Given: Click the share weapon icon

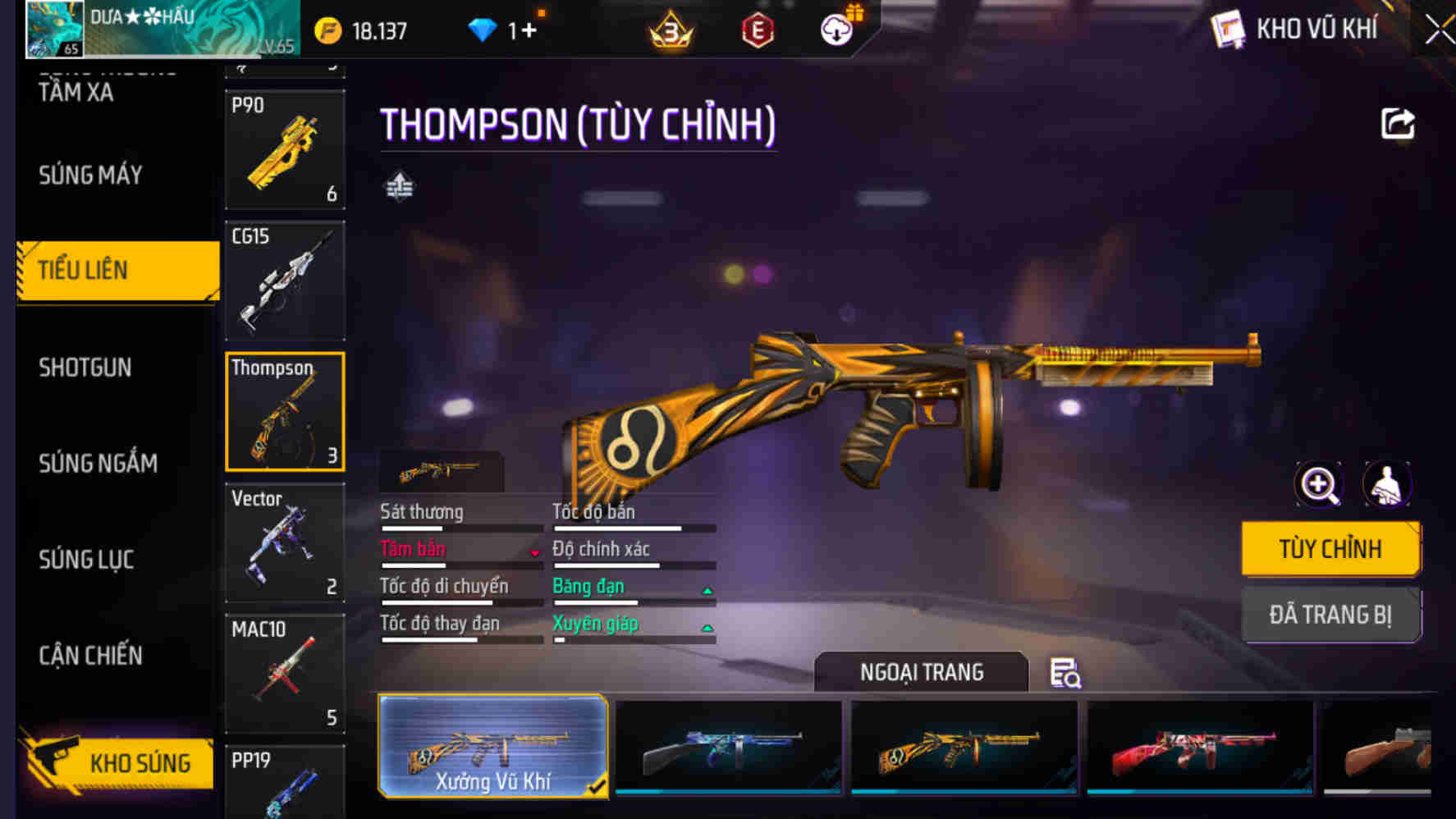Looking at the screenshot, I should tap(1398, 123).
